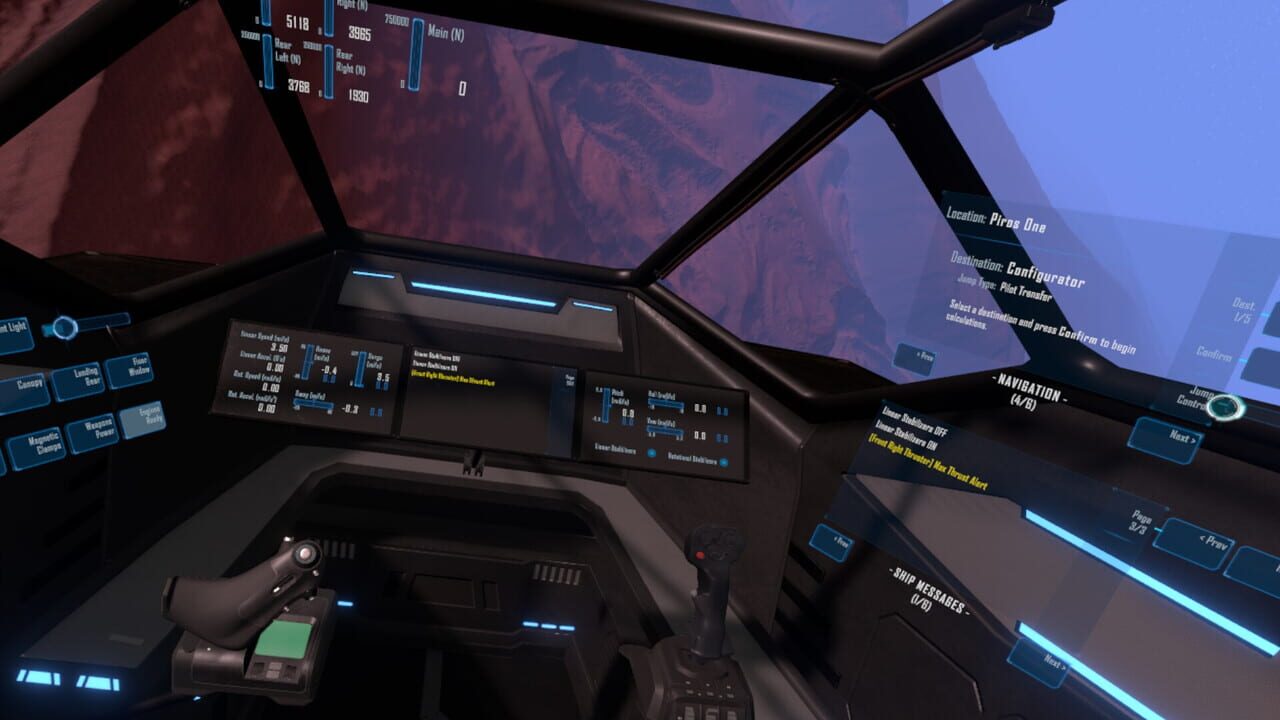The width and height of the screenshot is (1280, 720).
Task: Adjust the round dial slider near Int Light
Action: pyautogui.click(x=64, y=328)
